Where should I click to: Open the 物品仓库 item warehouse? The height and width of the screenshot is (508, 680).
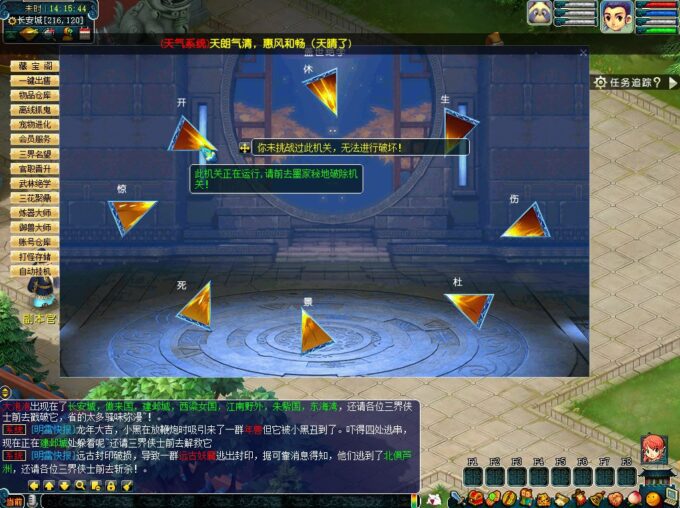click(x=34, y=95)
